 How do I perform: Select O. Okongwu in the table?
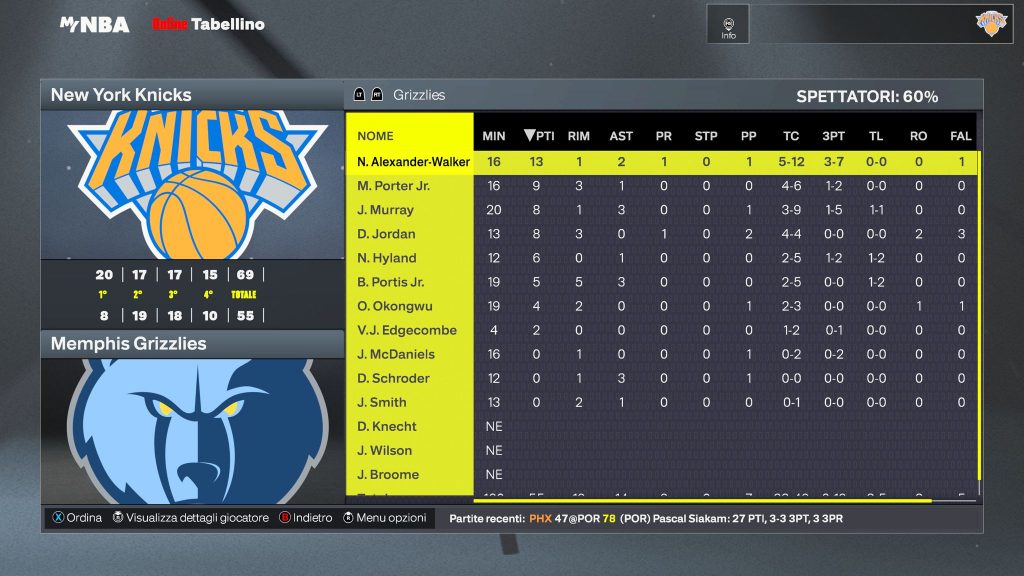click(x=392, y=306)
